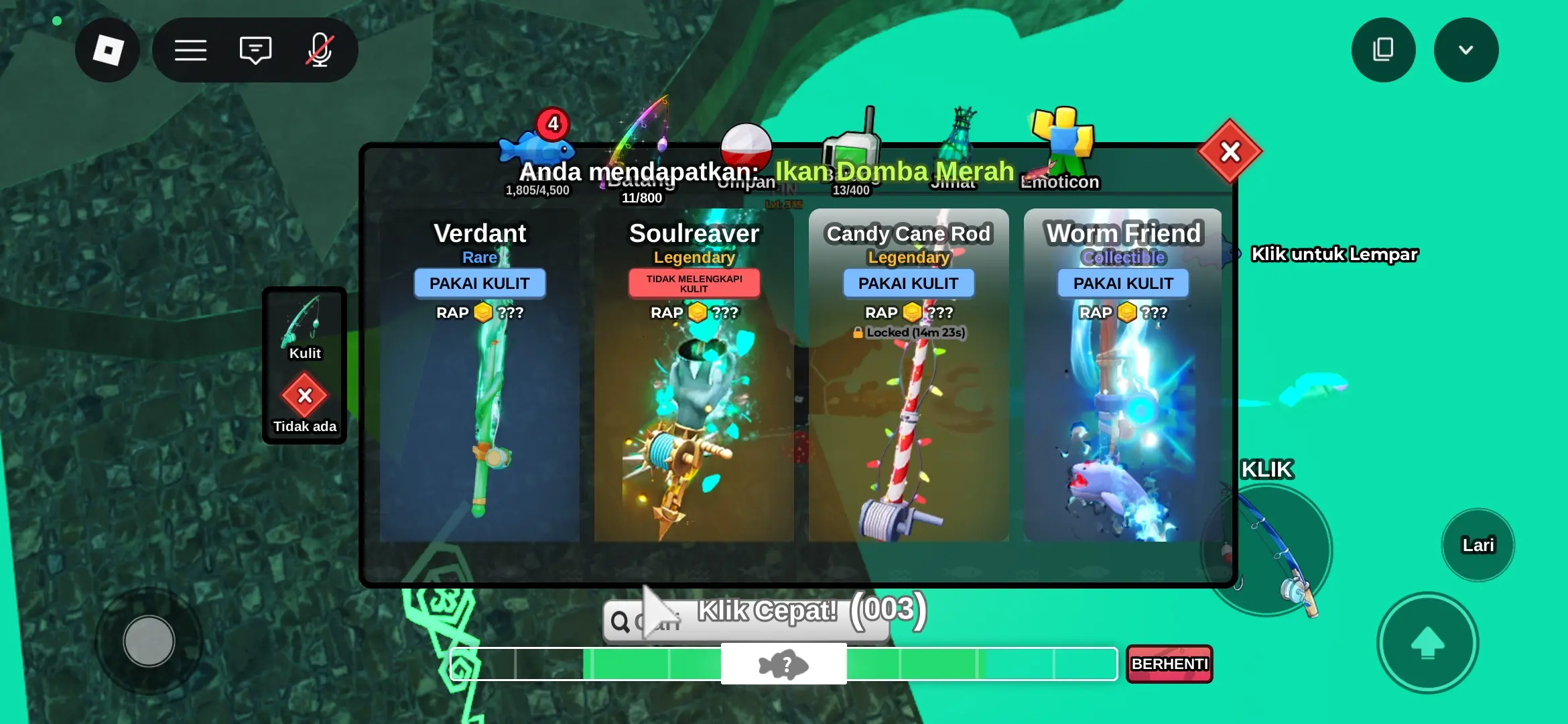
Task: Expand the dropdown chevron button
Action: click(x=1465, y=50)
